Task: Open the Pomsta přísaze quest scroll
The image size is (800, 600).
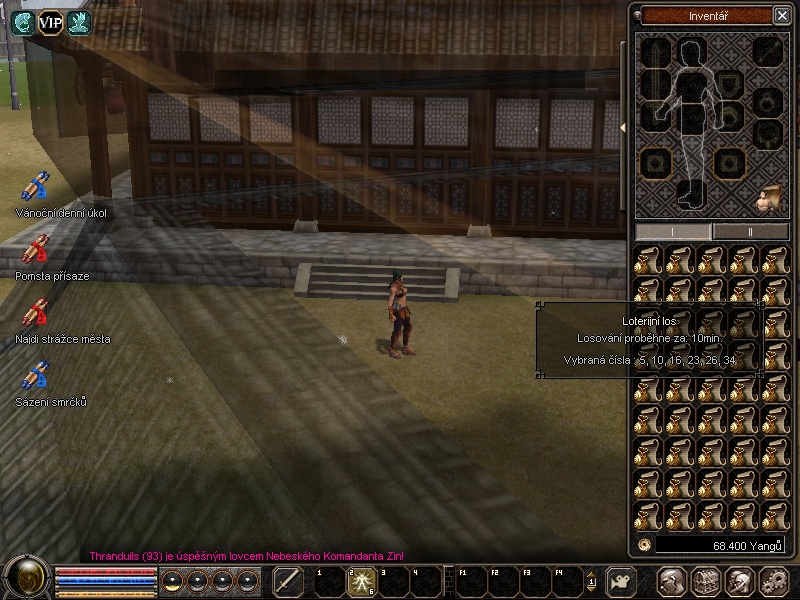Action: (37, 250)
